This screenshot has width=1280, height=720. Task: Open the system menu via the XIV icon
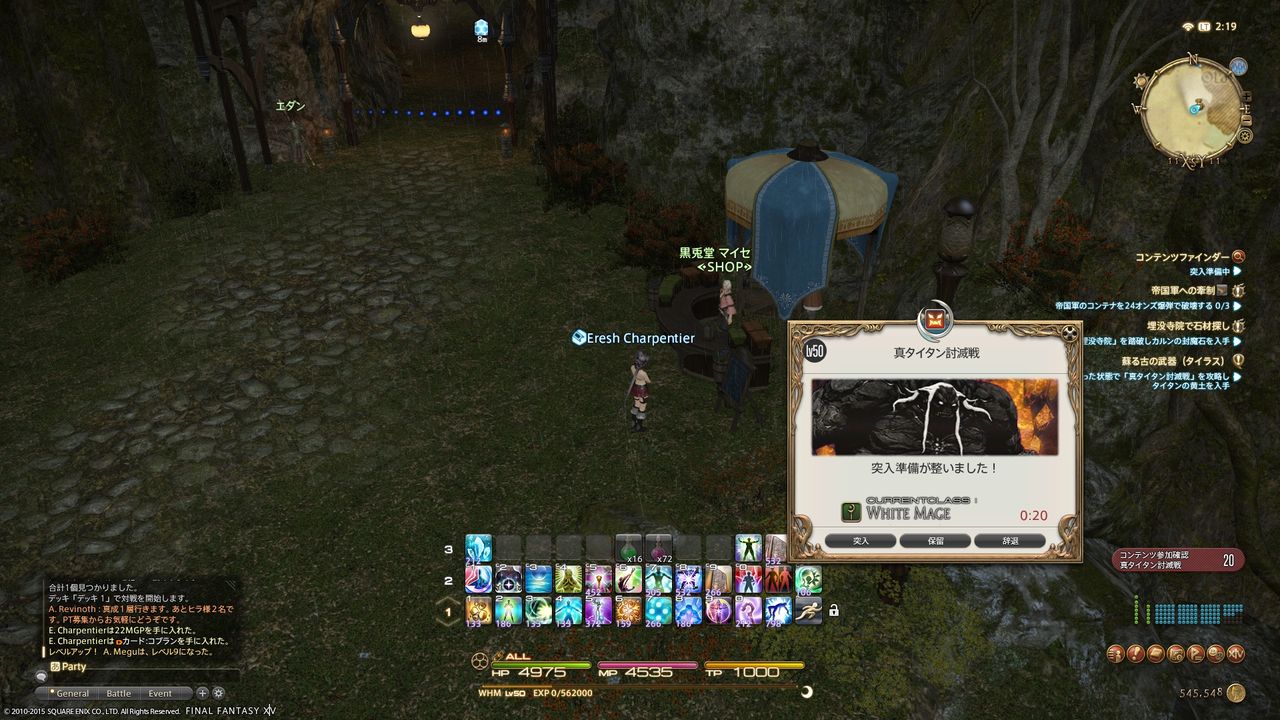1236,654
